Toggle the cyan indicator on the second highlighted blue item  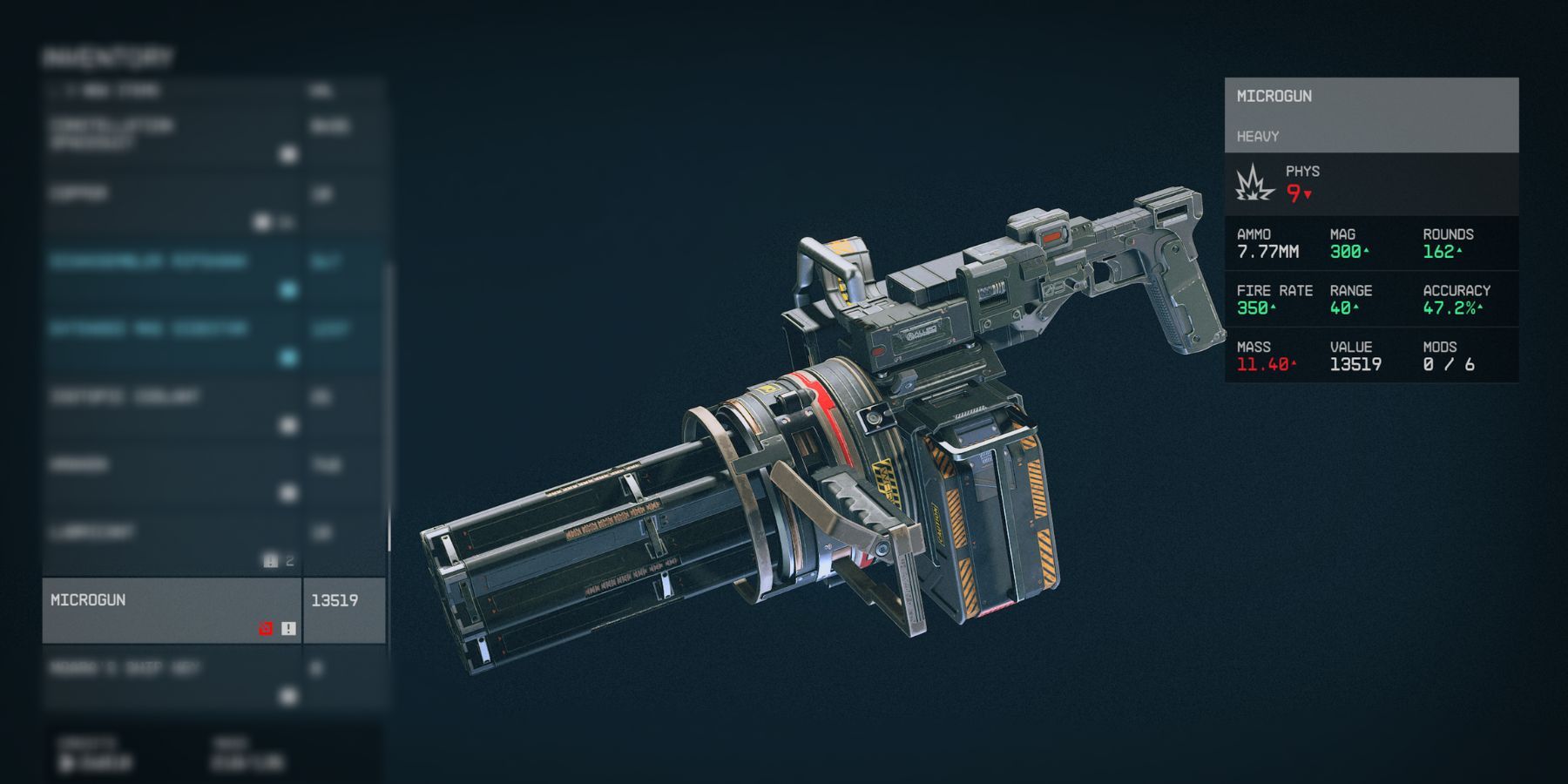(x=287, y=357)
